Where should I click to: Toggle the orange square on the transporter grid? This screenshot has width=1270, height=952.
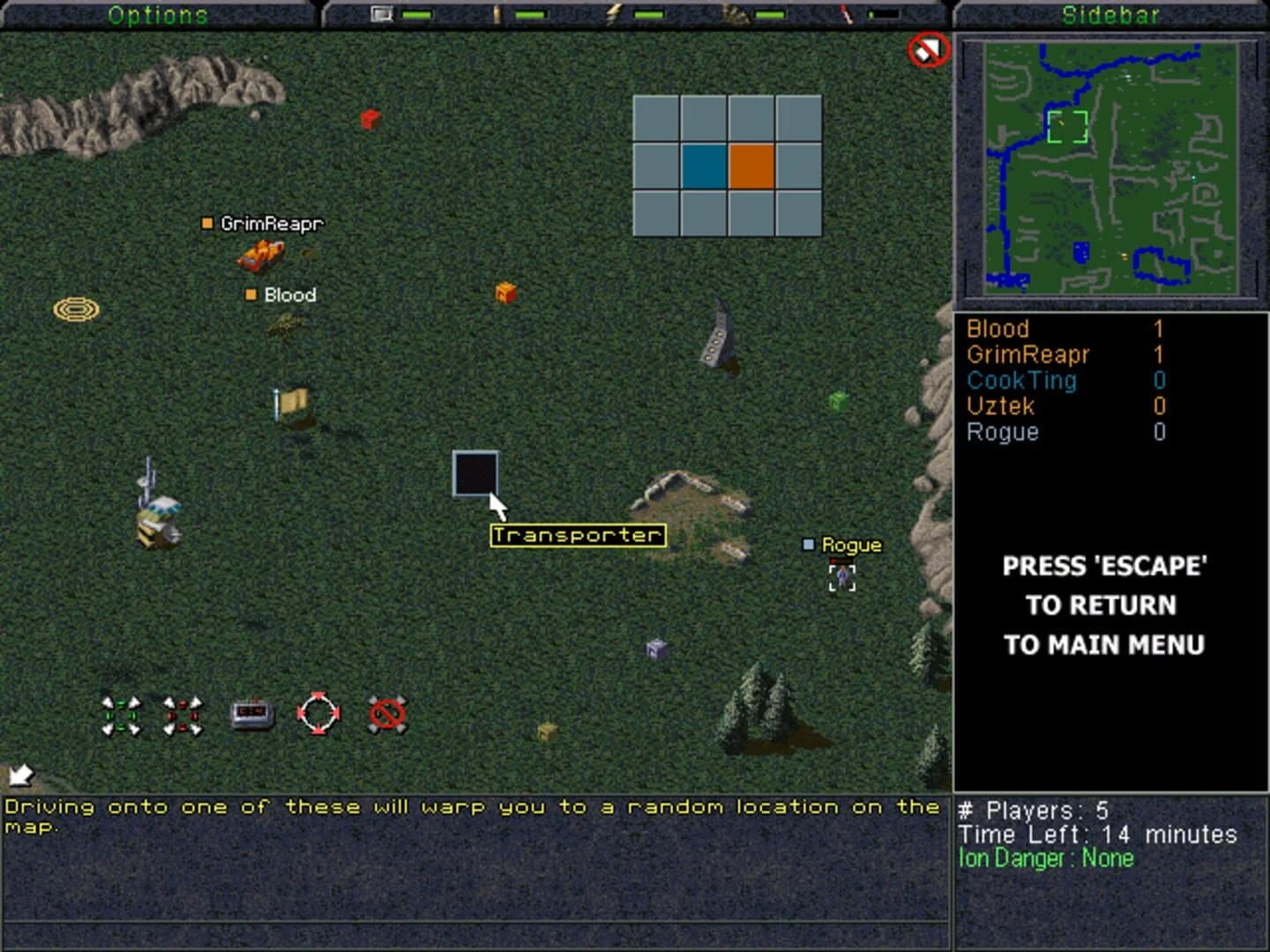tap(751, 166)
